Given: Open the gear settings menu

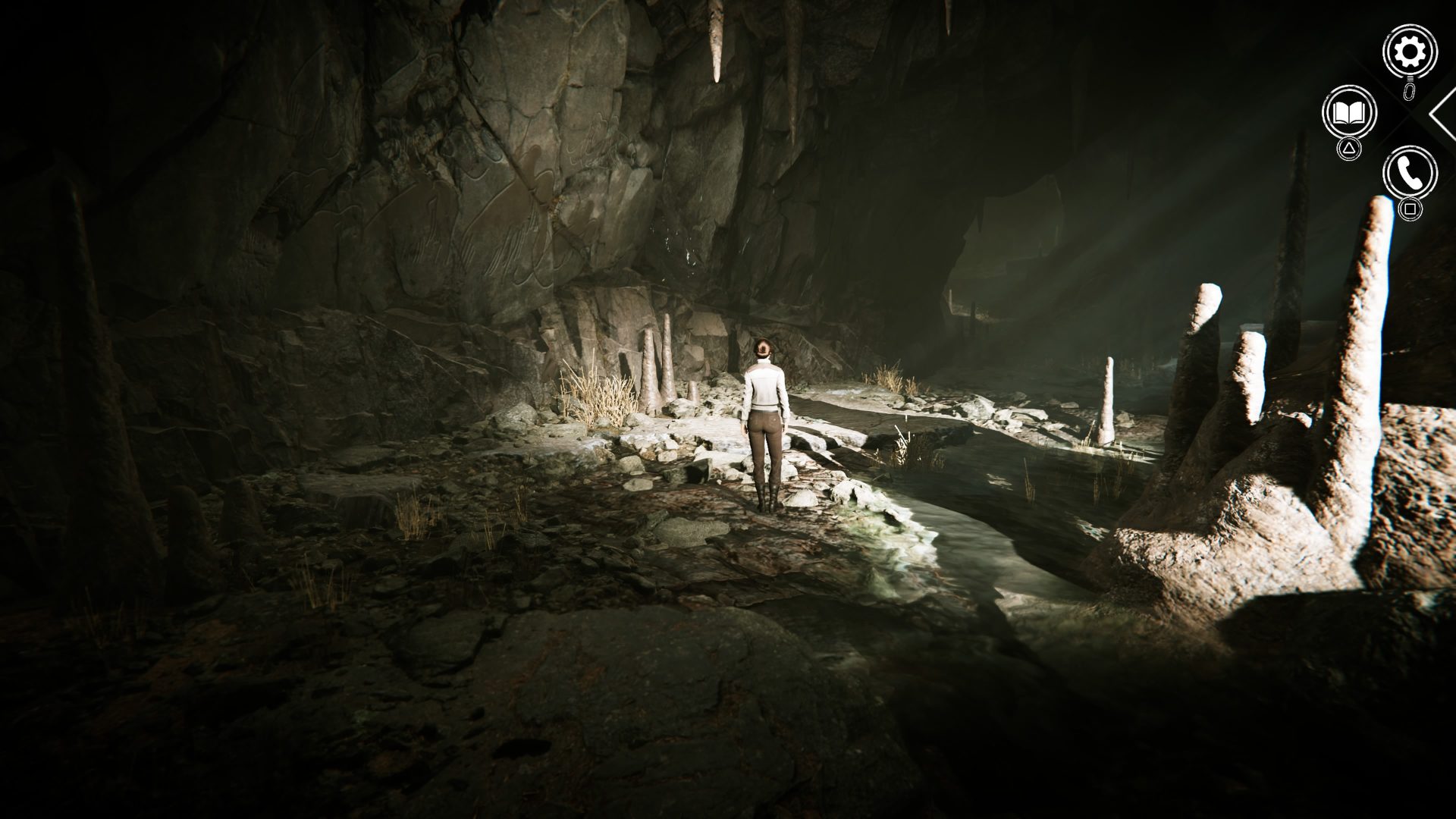Looking at the screenshot, I should tap(1409, 52).
